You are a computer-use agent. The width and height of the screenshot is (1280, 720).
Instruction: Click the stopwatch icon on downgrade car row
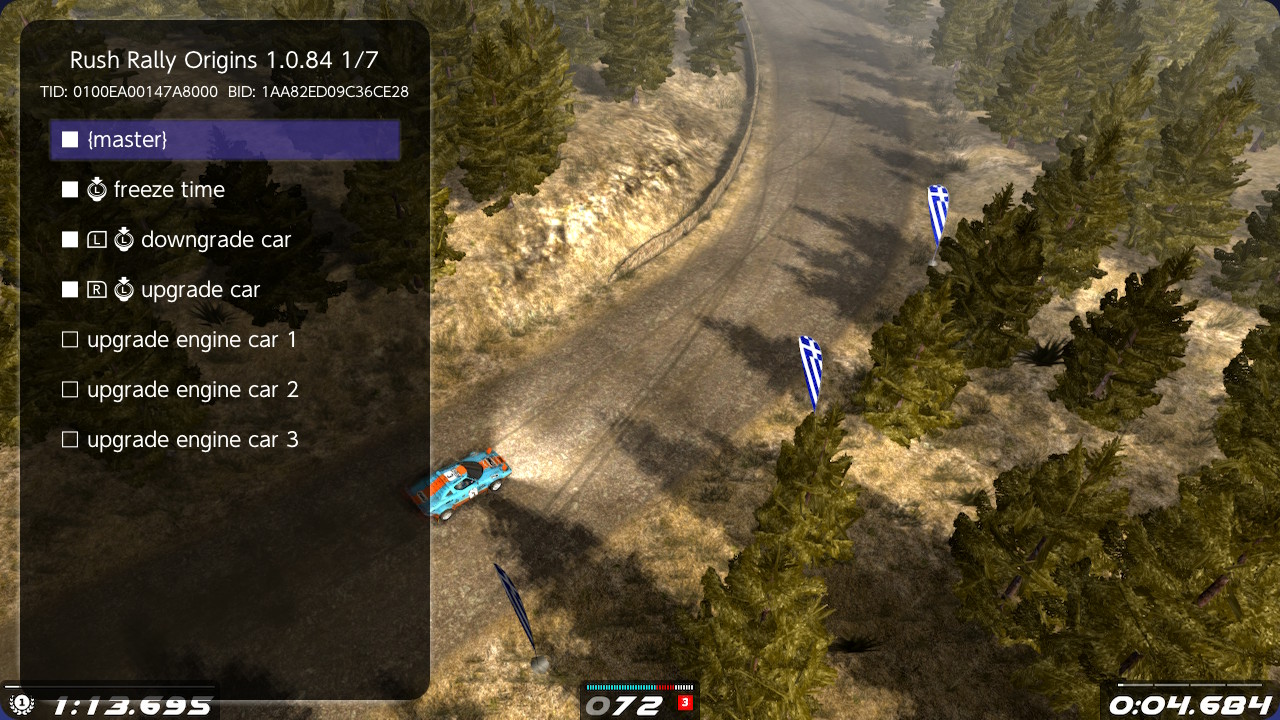click(x=124, y=239)
